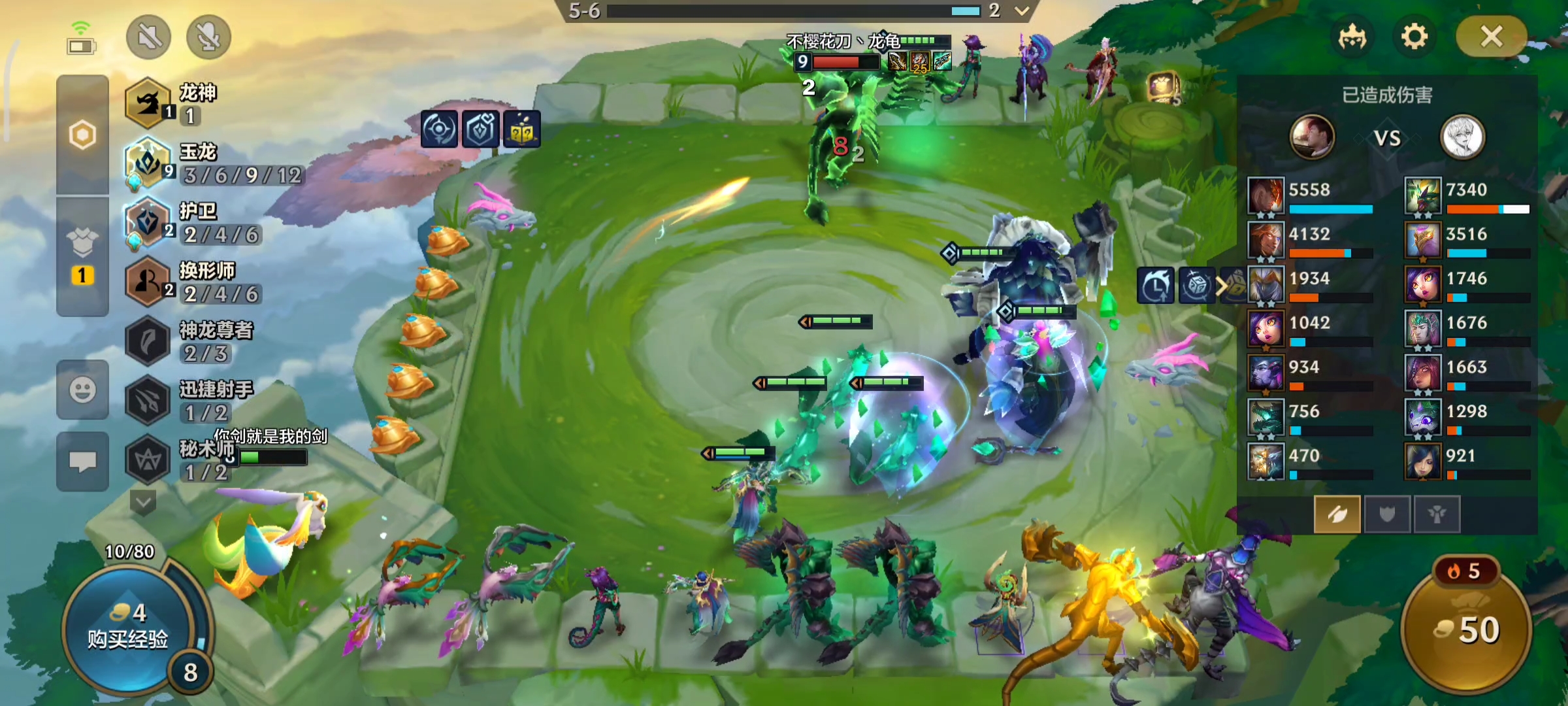Show the 换形师 trait details
Screen dimensions: 1568x706
coord(196,282)
